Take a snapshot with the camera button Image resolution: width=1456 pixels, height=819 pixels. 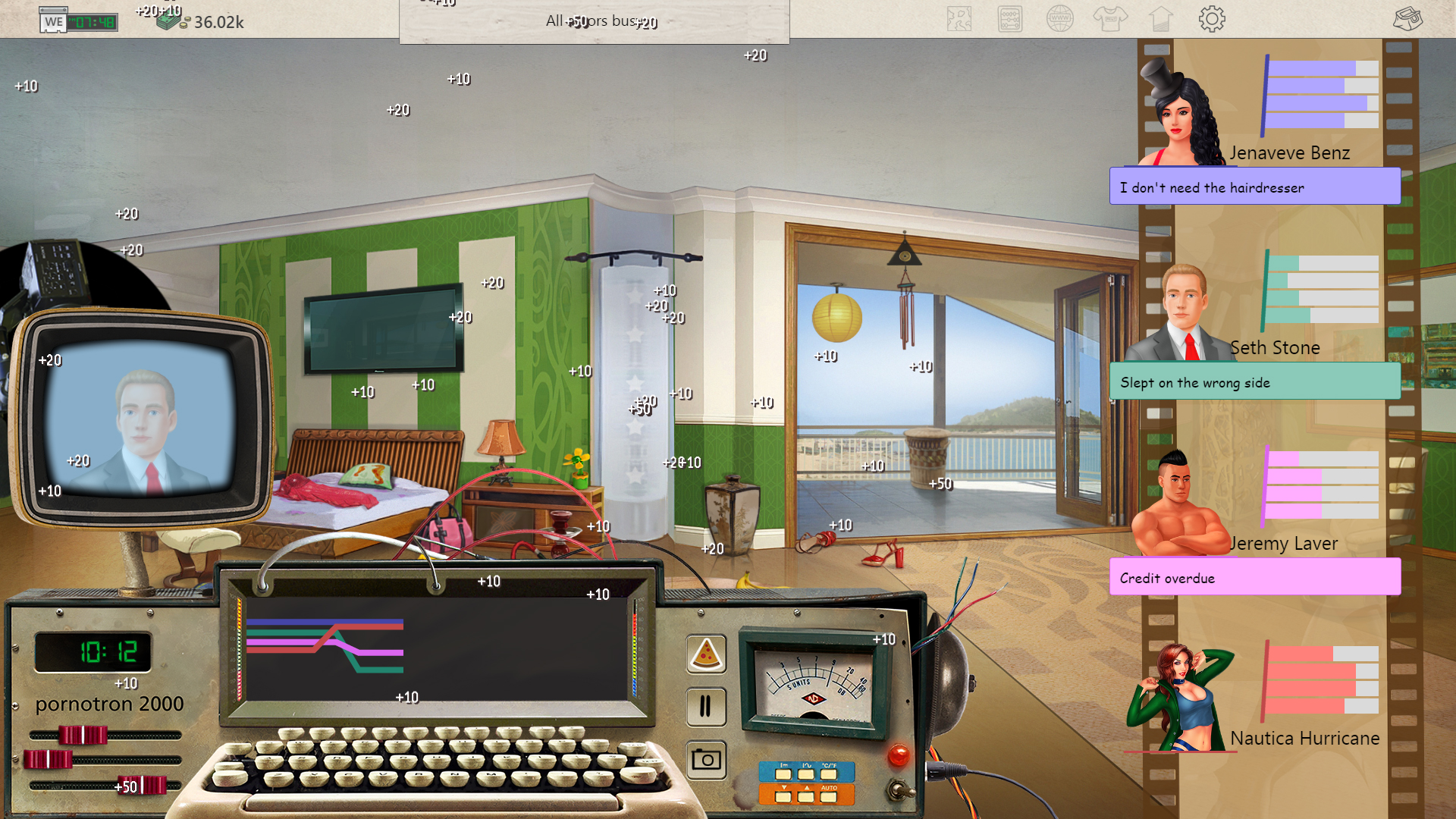click(x=706, y=758)
